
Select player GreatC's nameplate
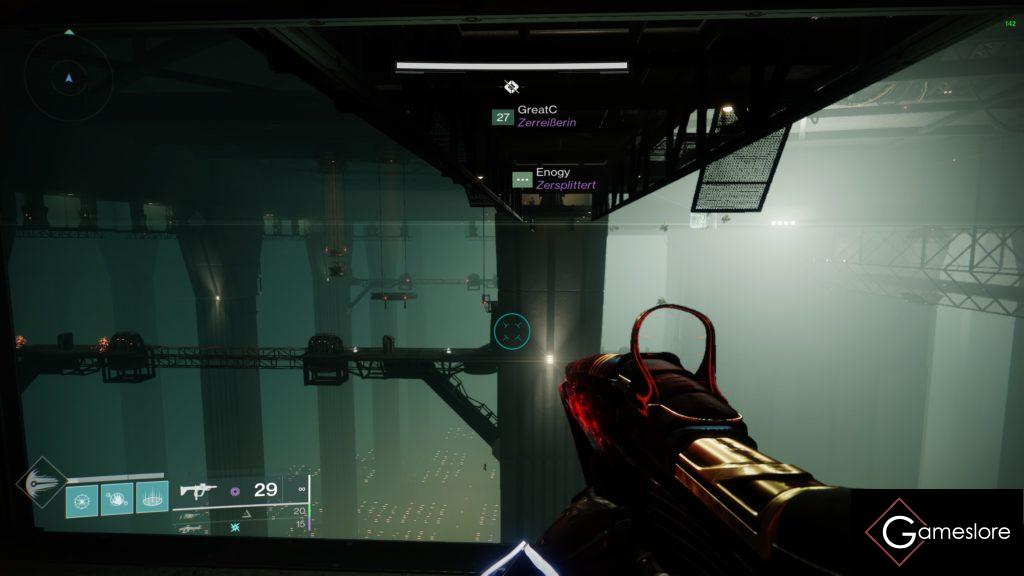coord(535,116)
